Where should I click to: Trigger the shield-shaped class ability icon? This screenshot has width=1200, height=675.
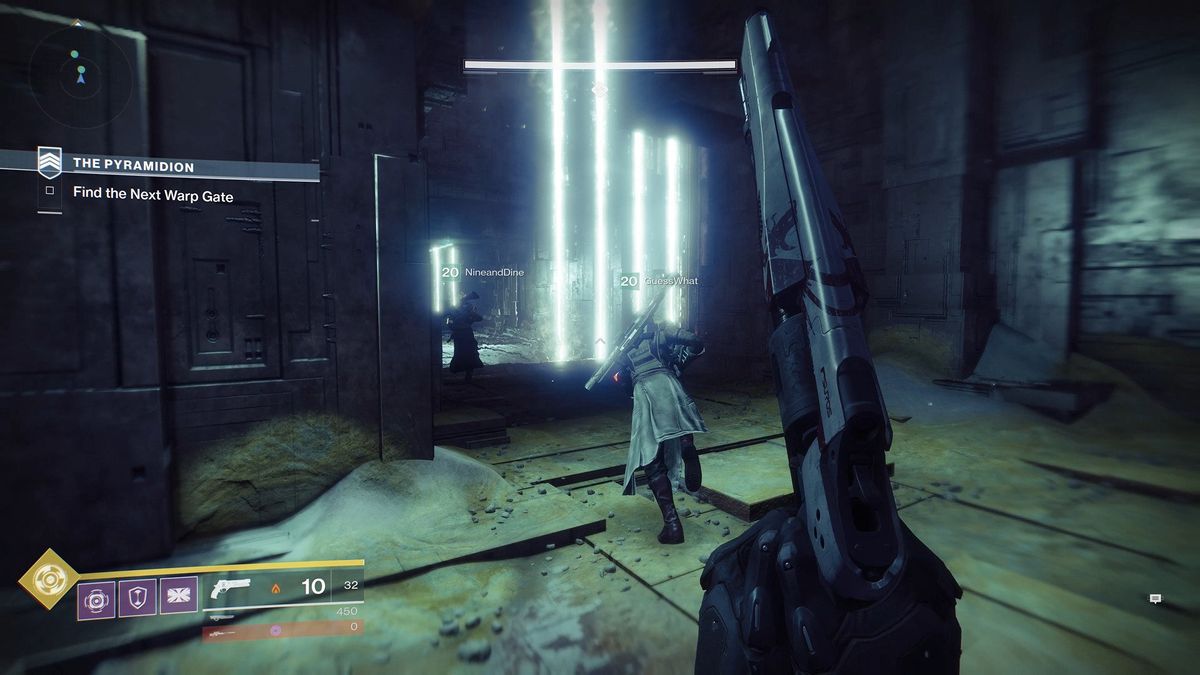click(x=138, y=600)
